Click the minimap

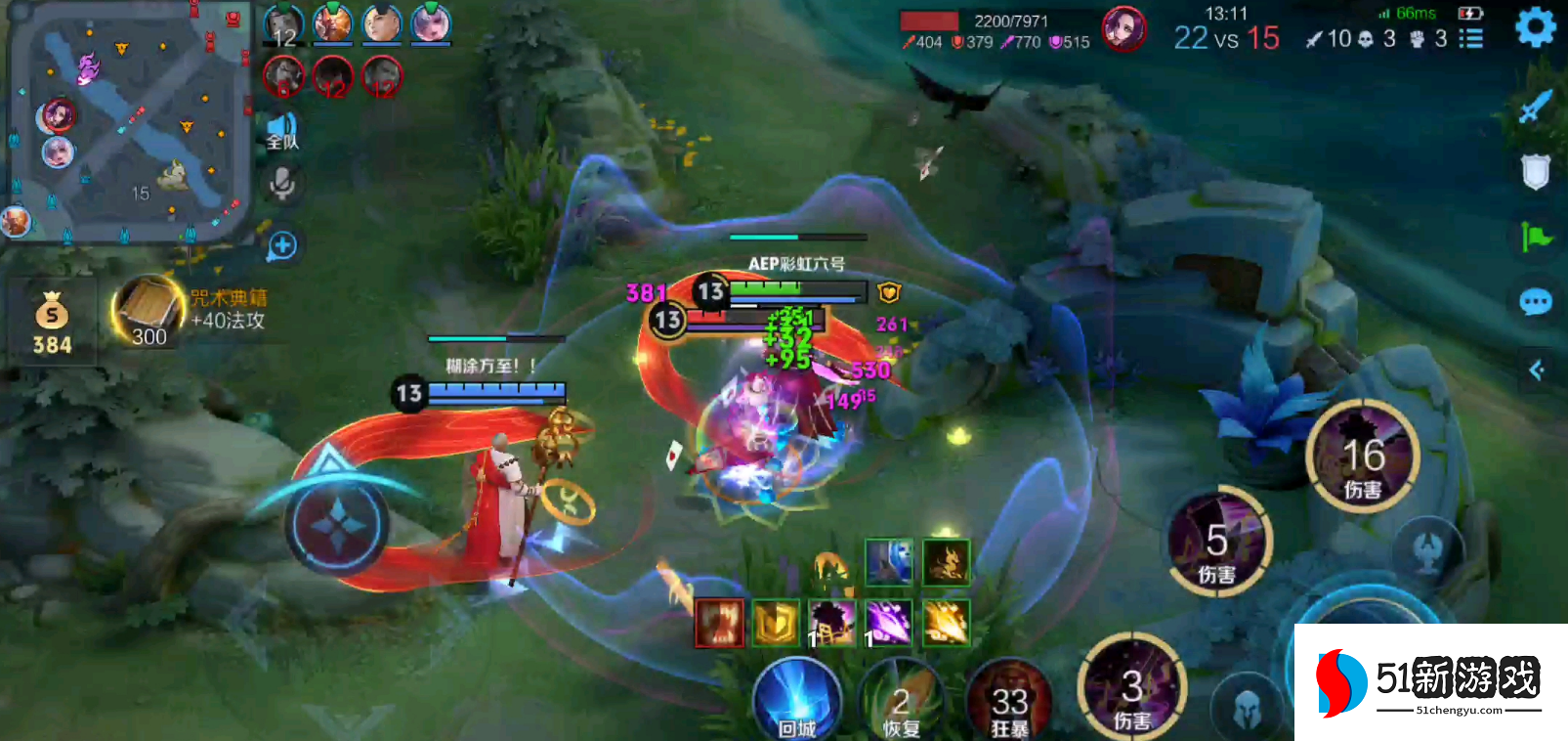pos(127,122)
